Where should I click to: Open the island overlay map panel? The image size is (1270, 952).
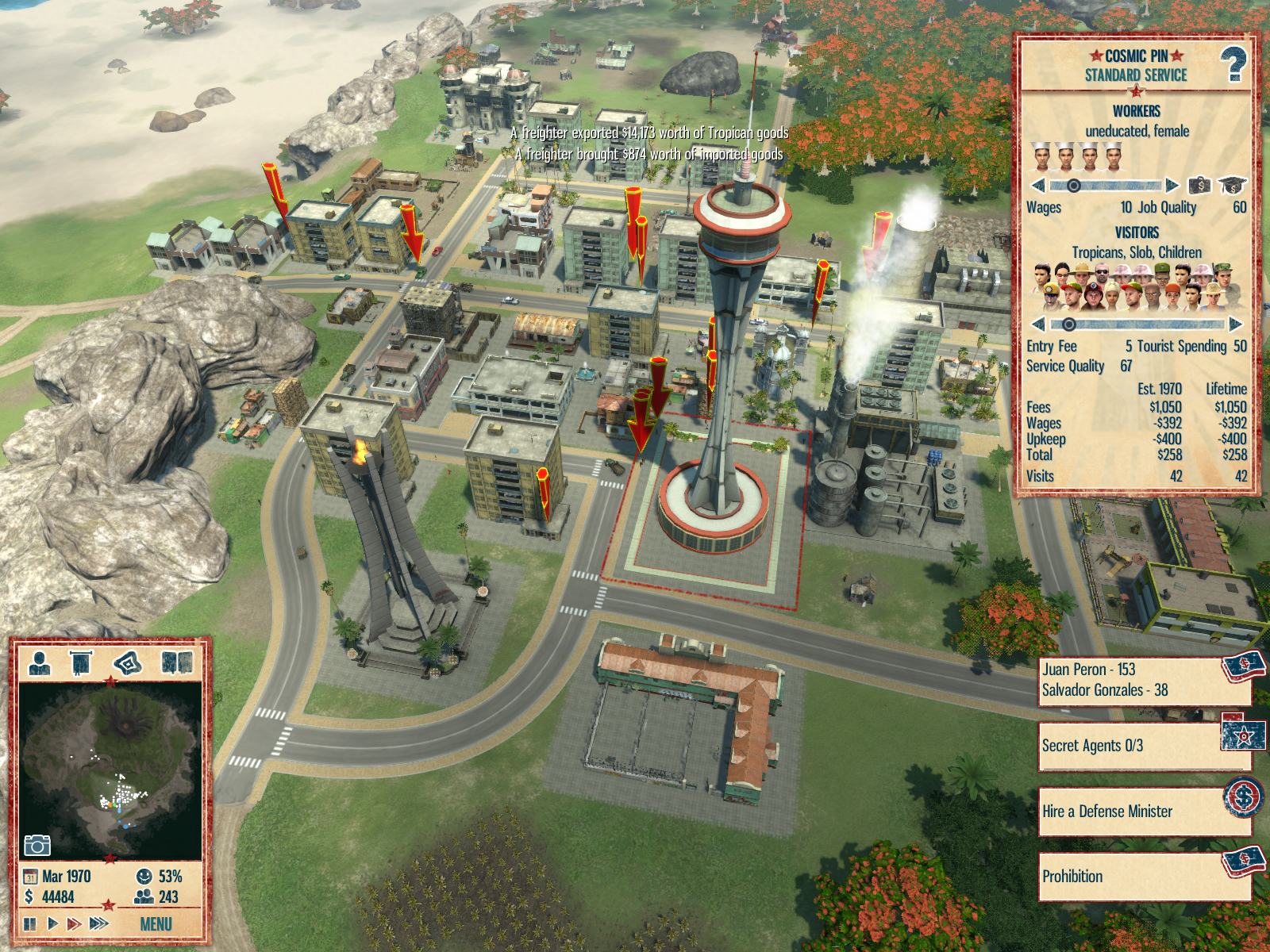coord(127,662)
